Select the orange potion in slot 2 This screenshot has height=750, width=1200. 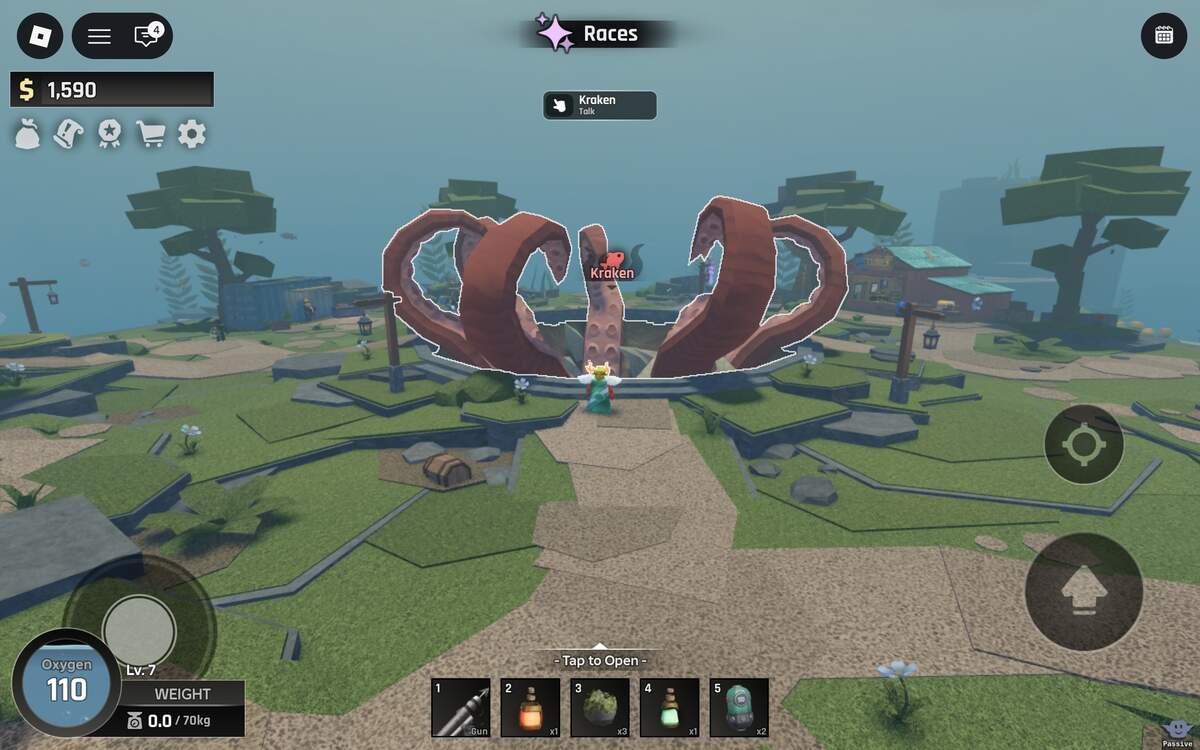pos(530,707)
